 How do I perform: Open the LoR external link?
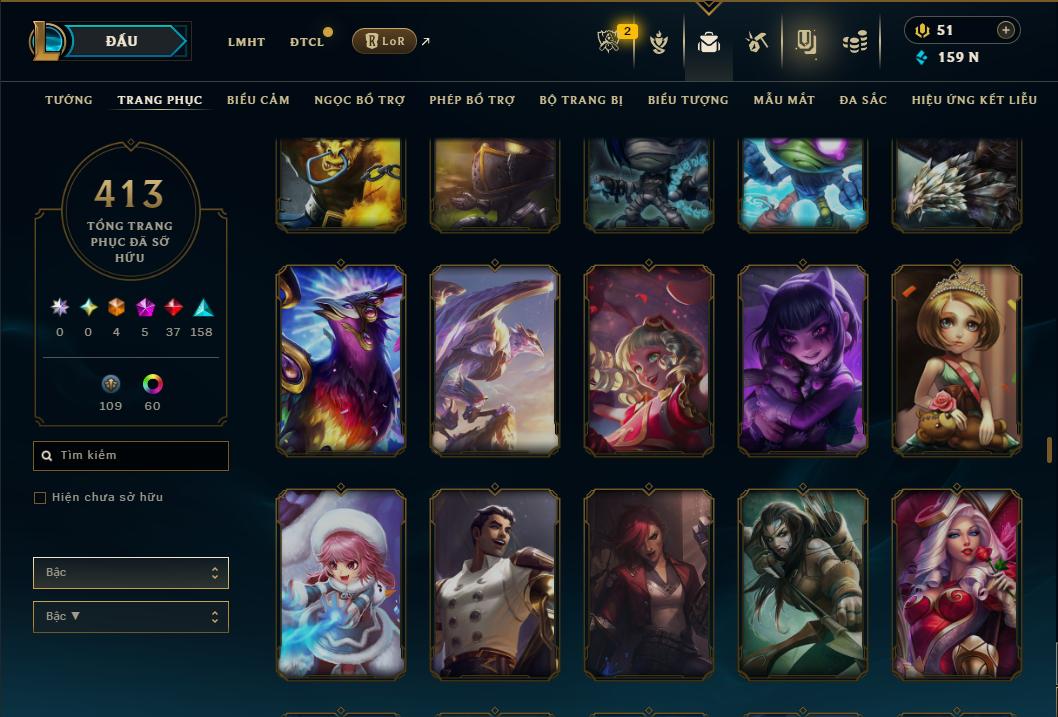tap(385, 41)
